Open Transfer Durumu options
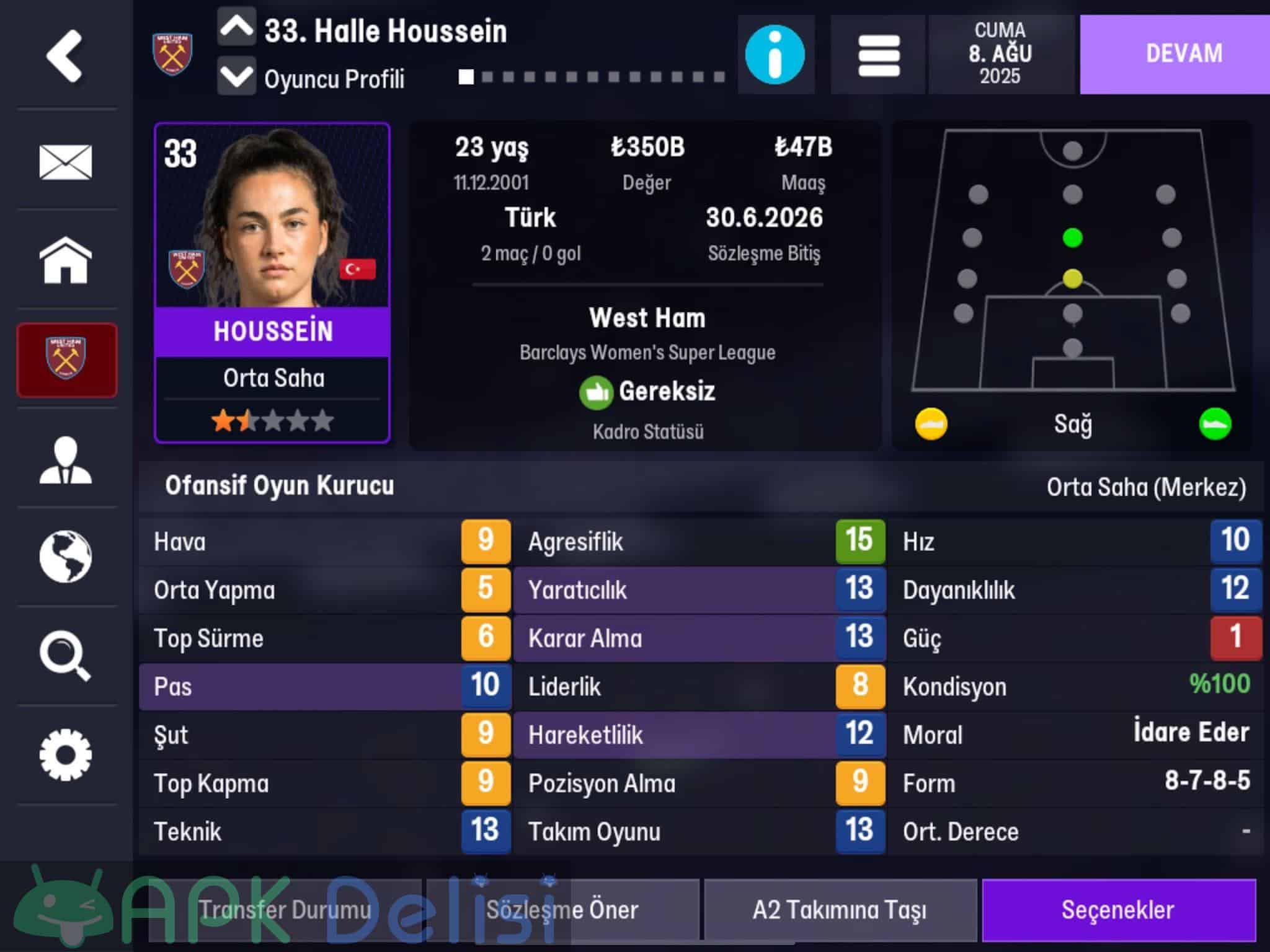The width and height of the screenshot is (1270, 952). tap(285, 910)
